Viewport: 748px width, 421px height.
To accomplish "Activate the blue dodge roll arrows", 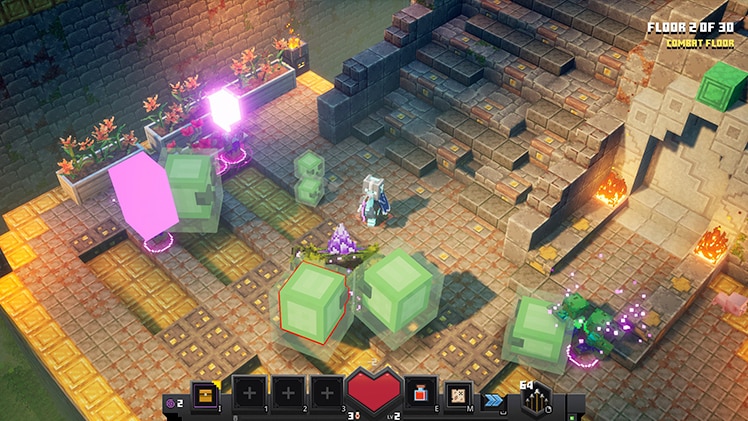I will [x=492, y=399].
